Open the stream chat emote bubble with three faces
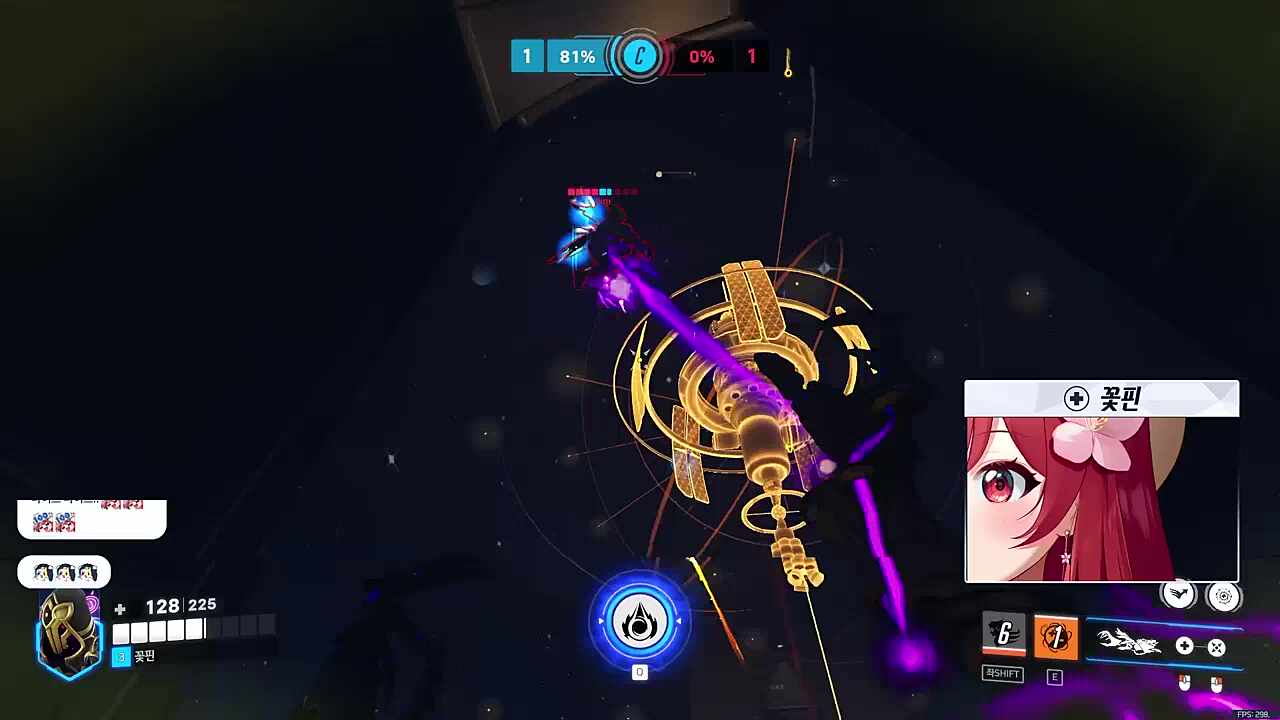 pyautogui.click(x=64, y=573)
